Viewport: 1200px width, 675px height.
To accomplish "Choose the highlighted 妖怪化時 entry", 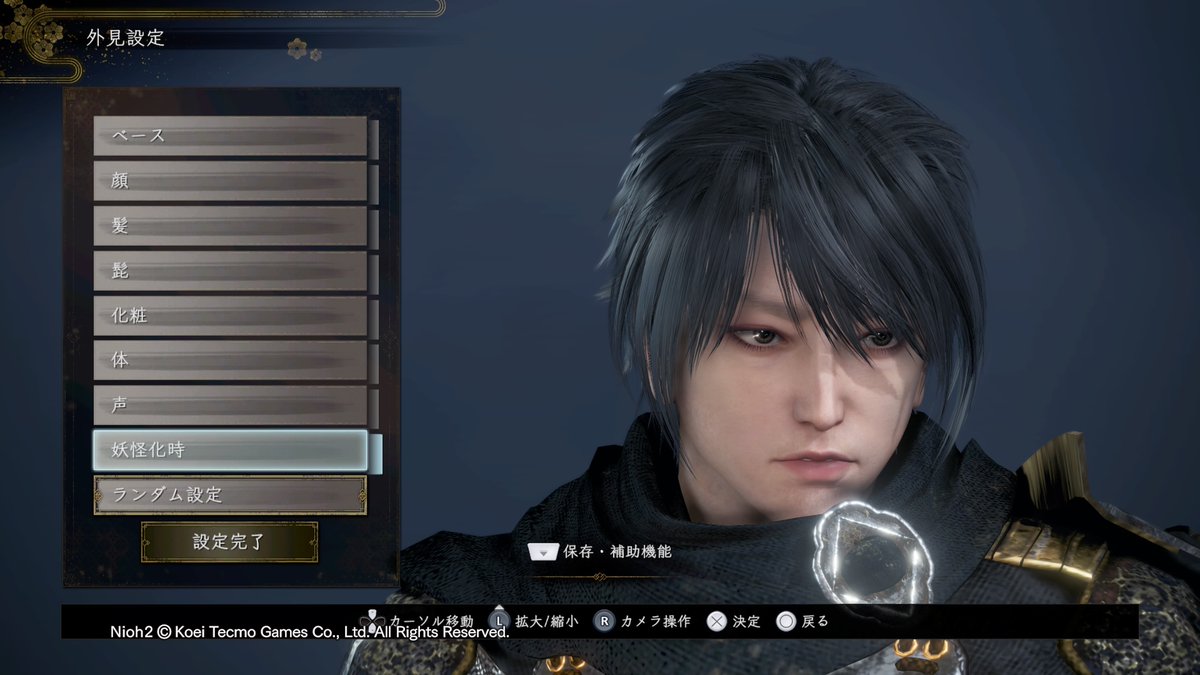I will (231, 450).
